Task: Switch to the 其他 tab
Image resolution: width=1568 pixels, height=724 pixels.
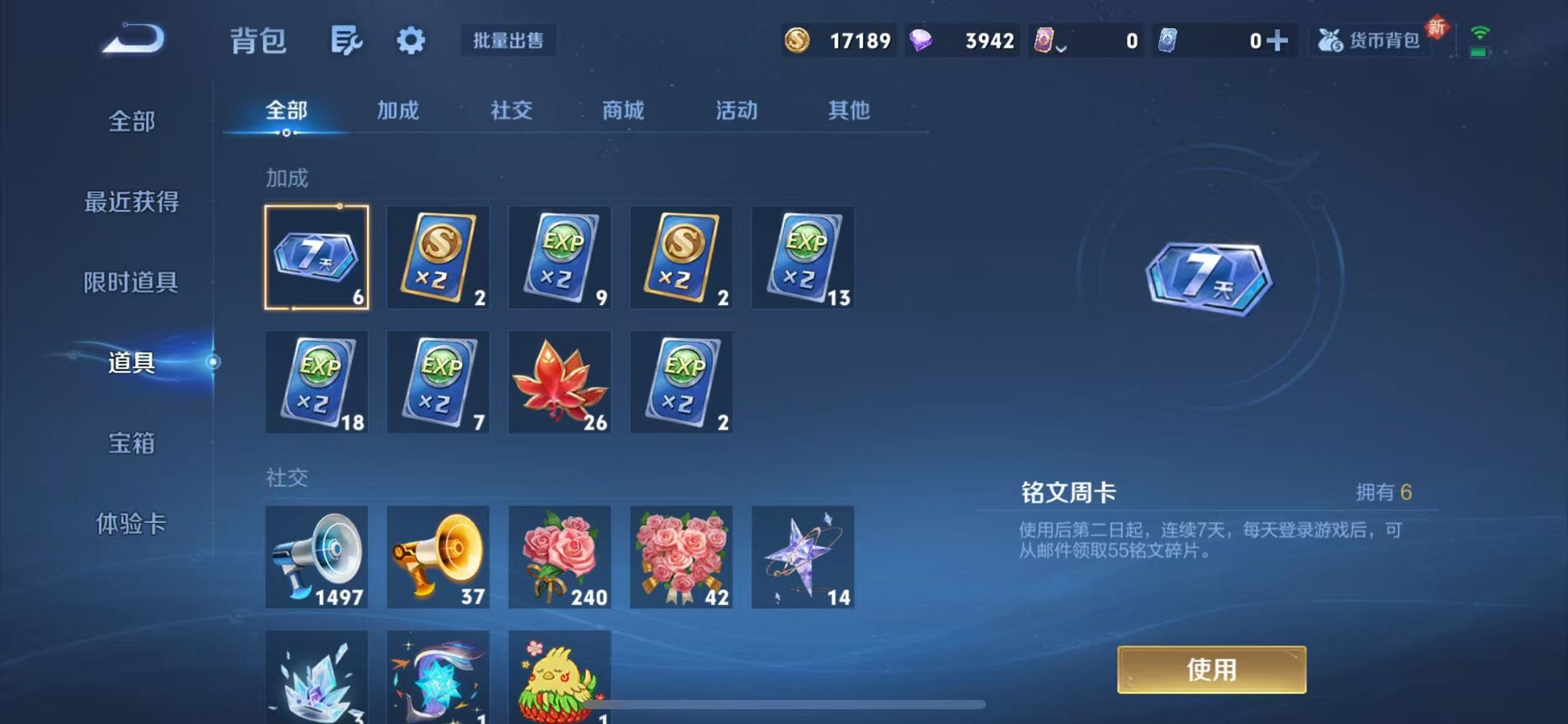Action: [x=847, y=111]
